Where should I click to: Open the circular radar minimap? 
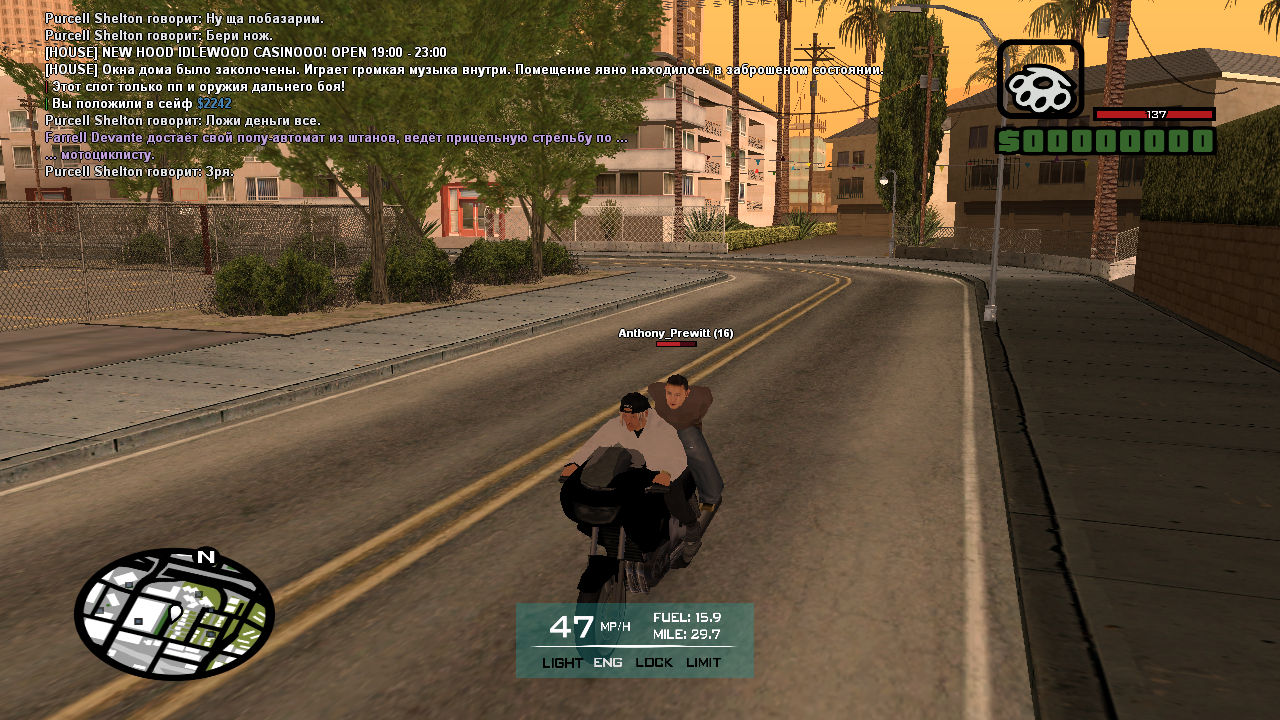(174, 613)
